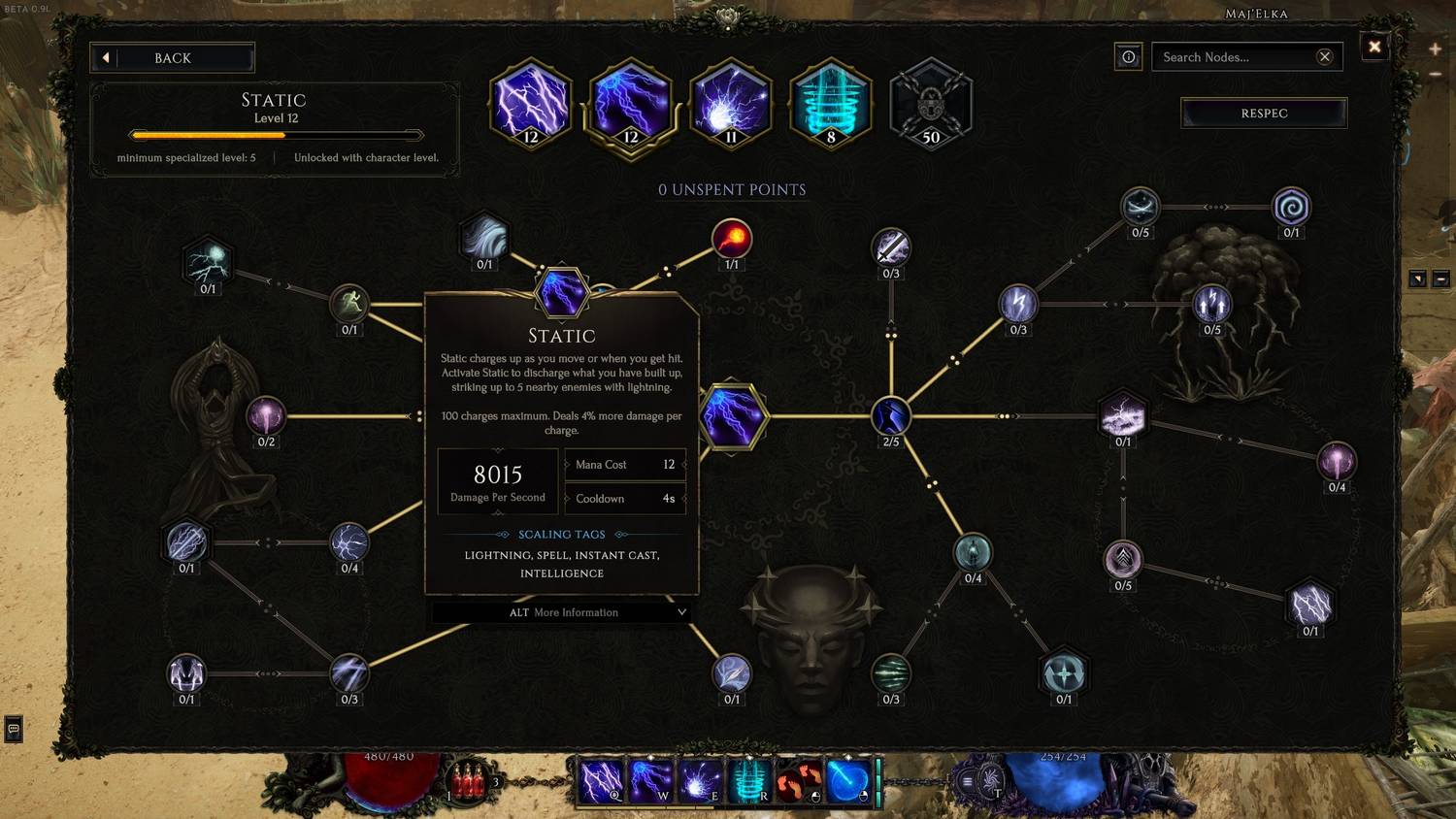Close the skill tree window
This screenshot has width=1456, height=819.
point(1374,47)
